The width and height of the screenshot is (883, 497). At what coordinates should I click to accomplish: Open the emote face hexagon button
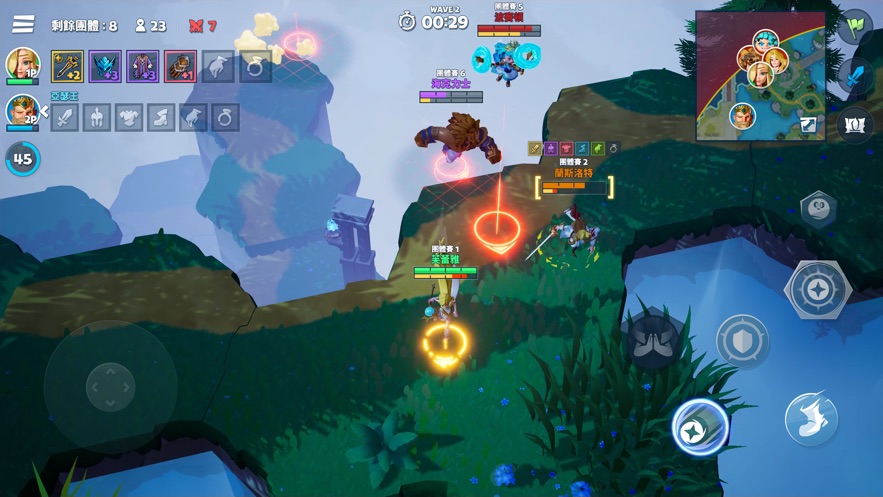click(x=818, y=210)
